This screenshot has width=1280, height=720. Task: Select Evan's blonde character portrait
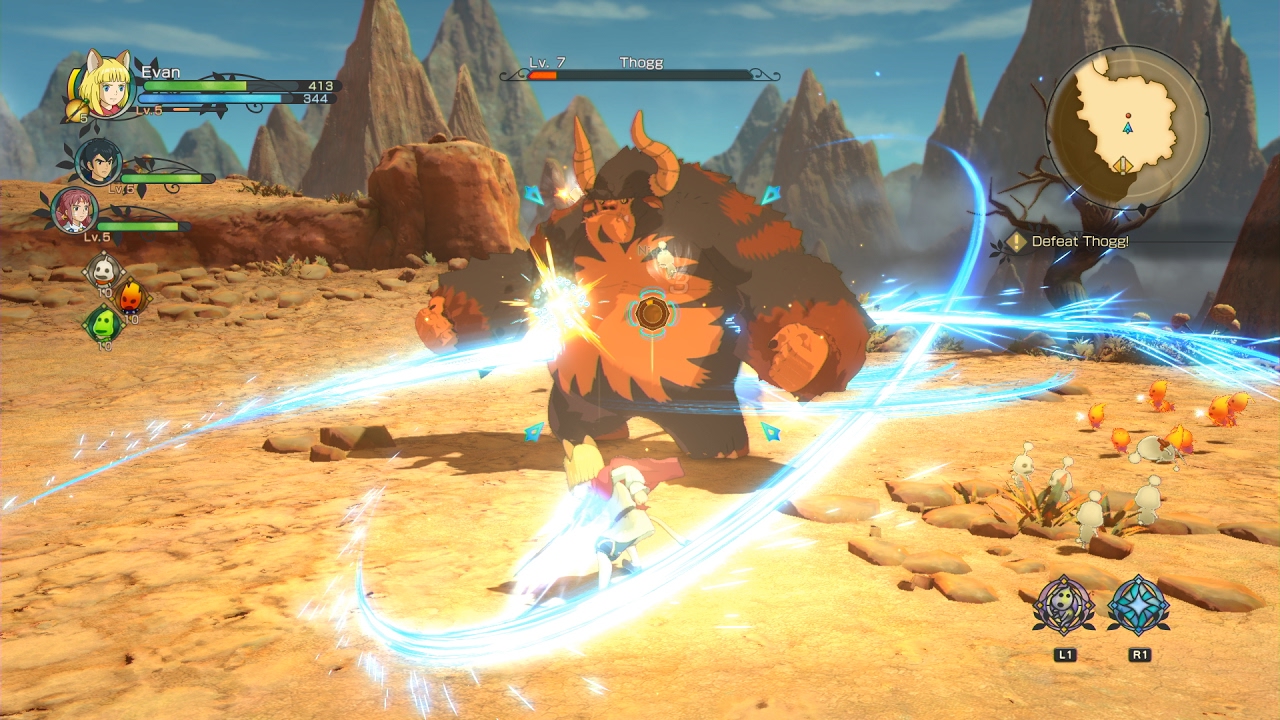pyautogui.click(x=106, y=82)
